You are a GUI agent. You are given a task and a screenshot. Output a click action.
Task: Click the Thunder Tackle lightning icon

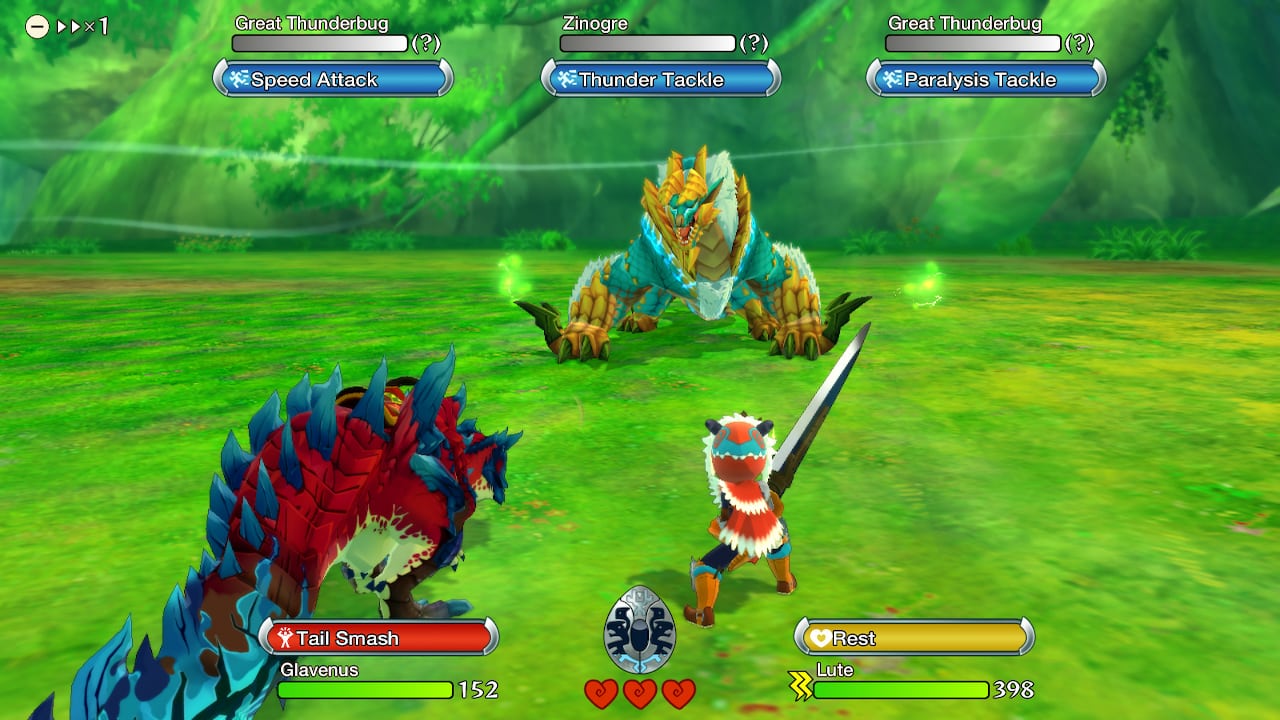[x=566, y=79]
